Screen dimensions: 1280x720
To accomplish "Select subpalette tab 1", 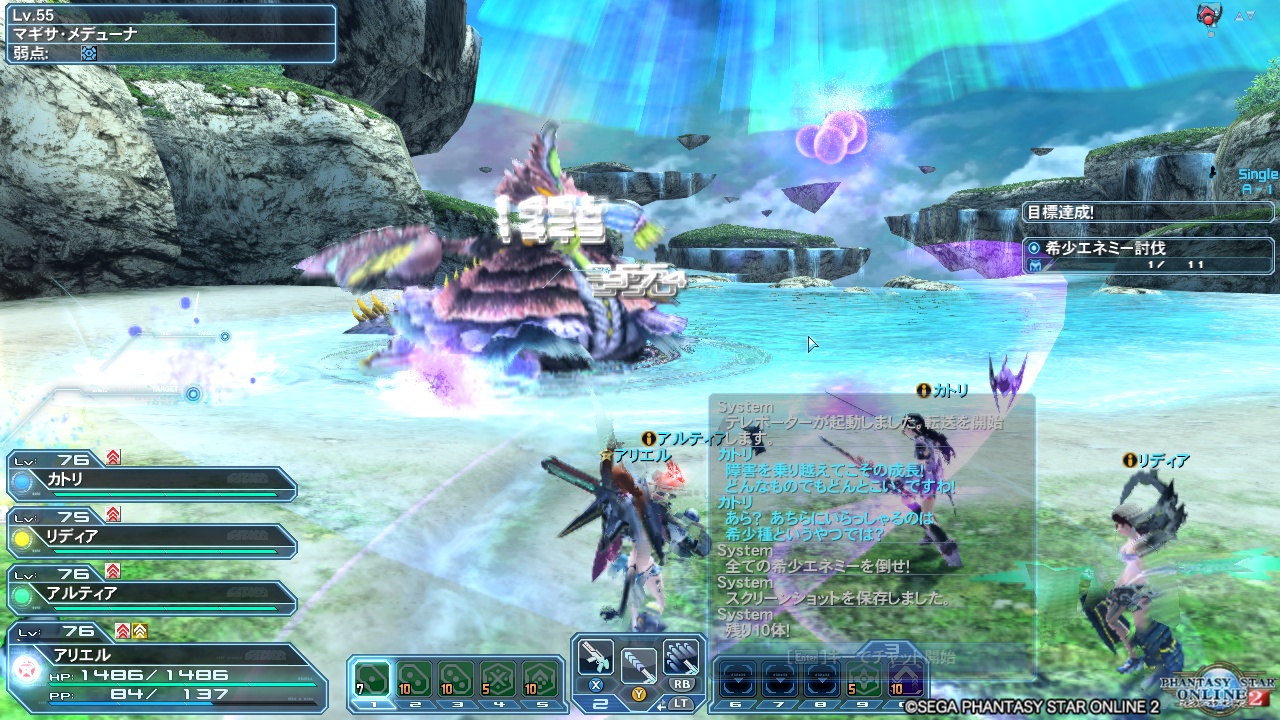I will [373, 704].
